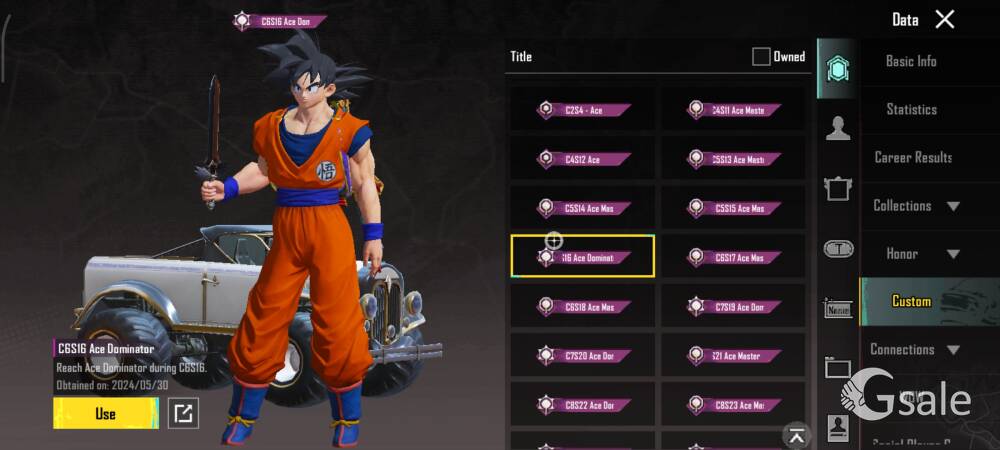The height and width of the screenshot is (450, 1000).
Task: Jump to top with the up-arrow button
Action: (796, 435)
